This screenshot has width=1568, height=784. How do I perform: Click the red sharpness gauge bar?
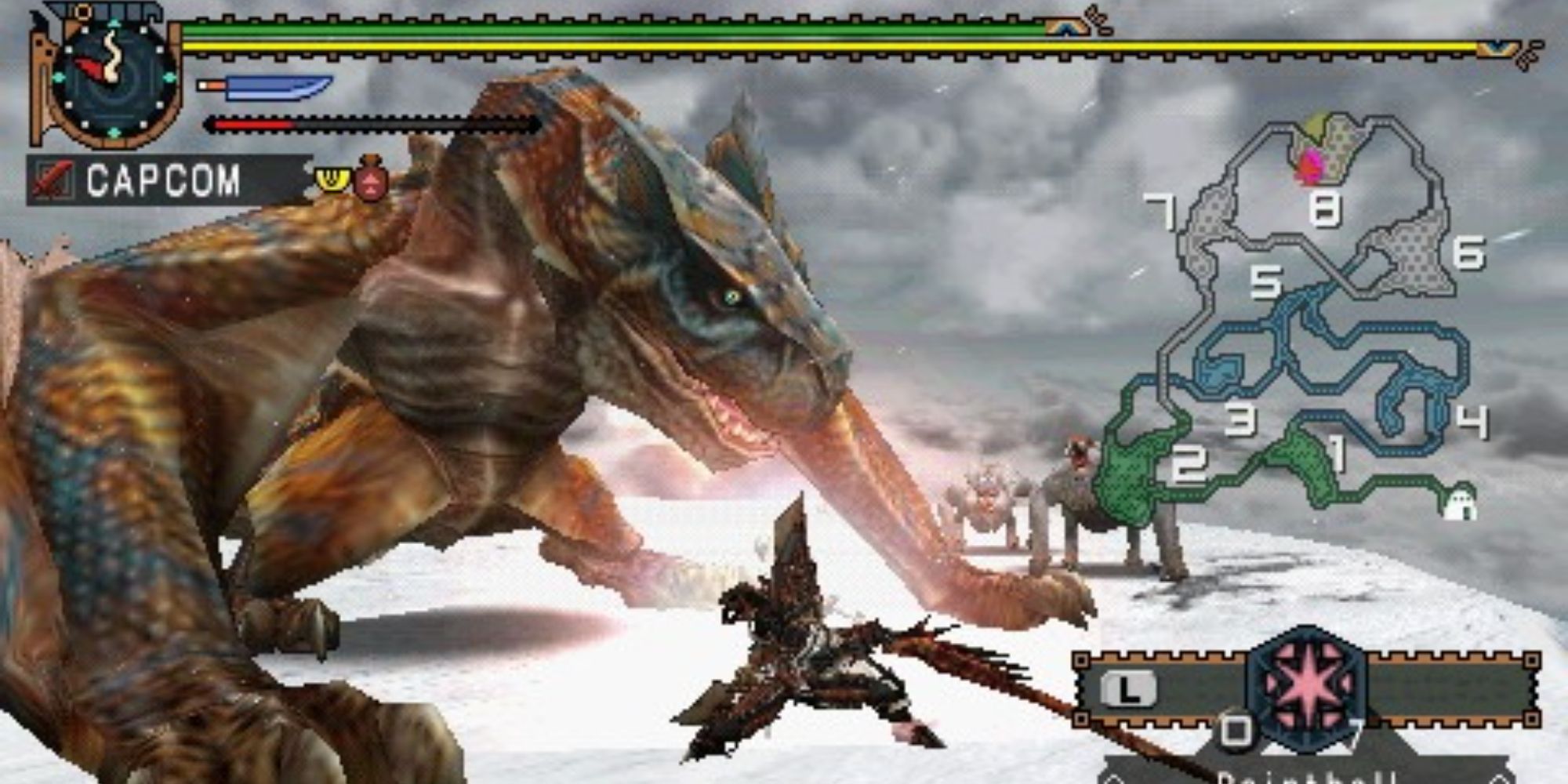(249, 124)
